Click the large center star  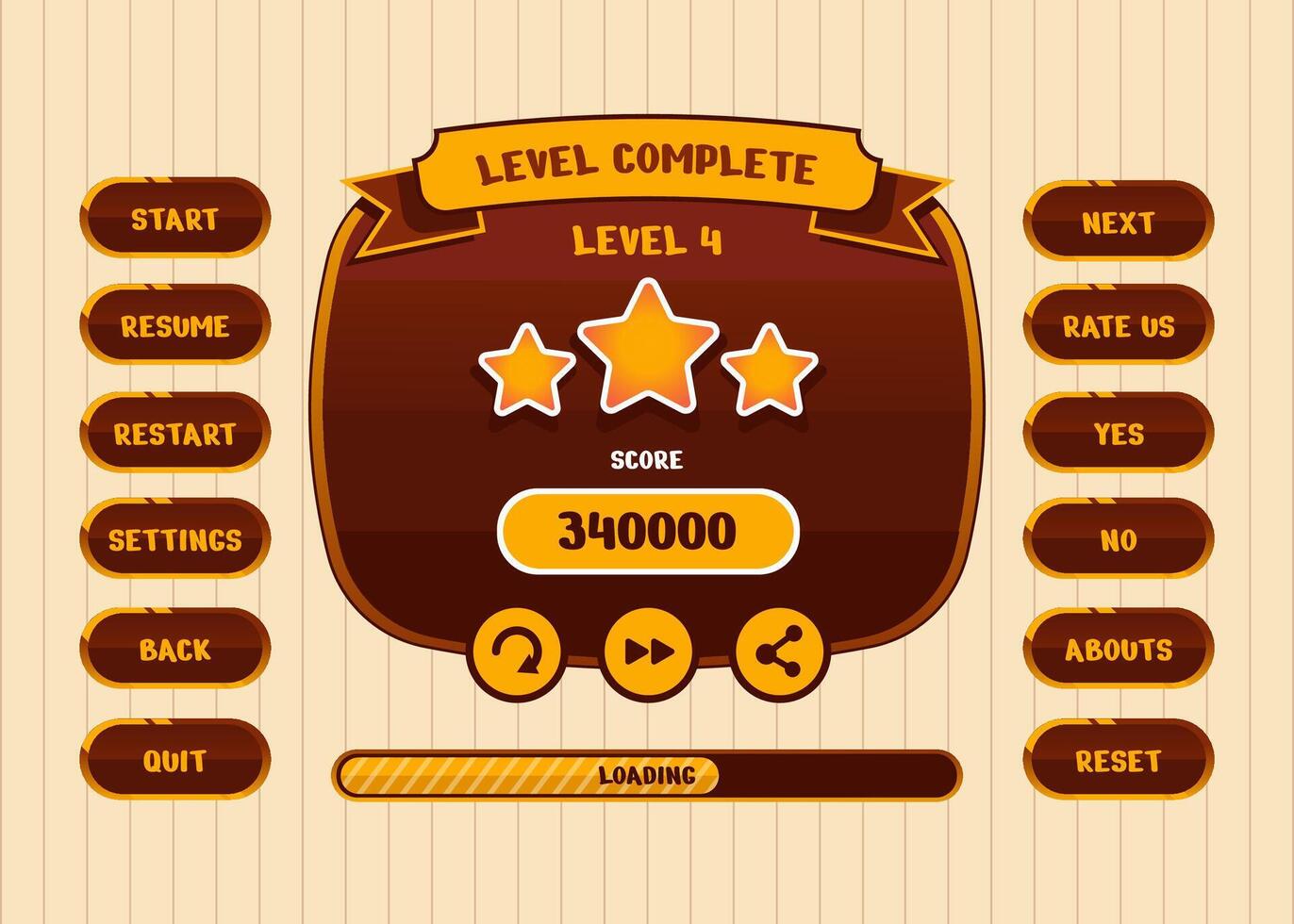tap(646, 349)
